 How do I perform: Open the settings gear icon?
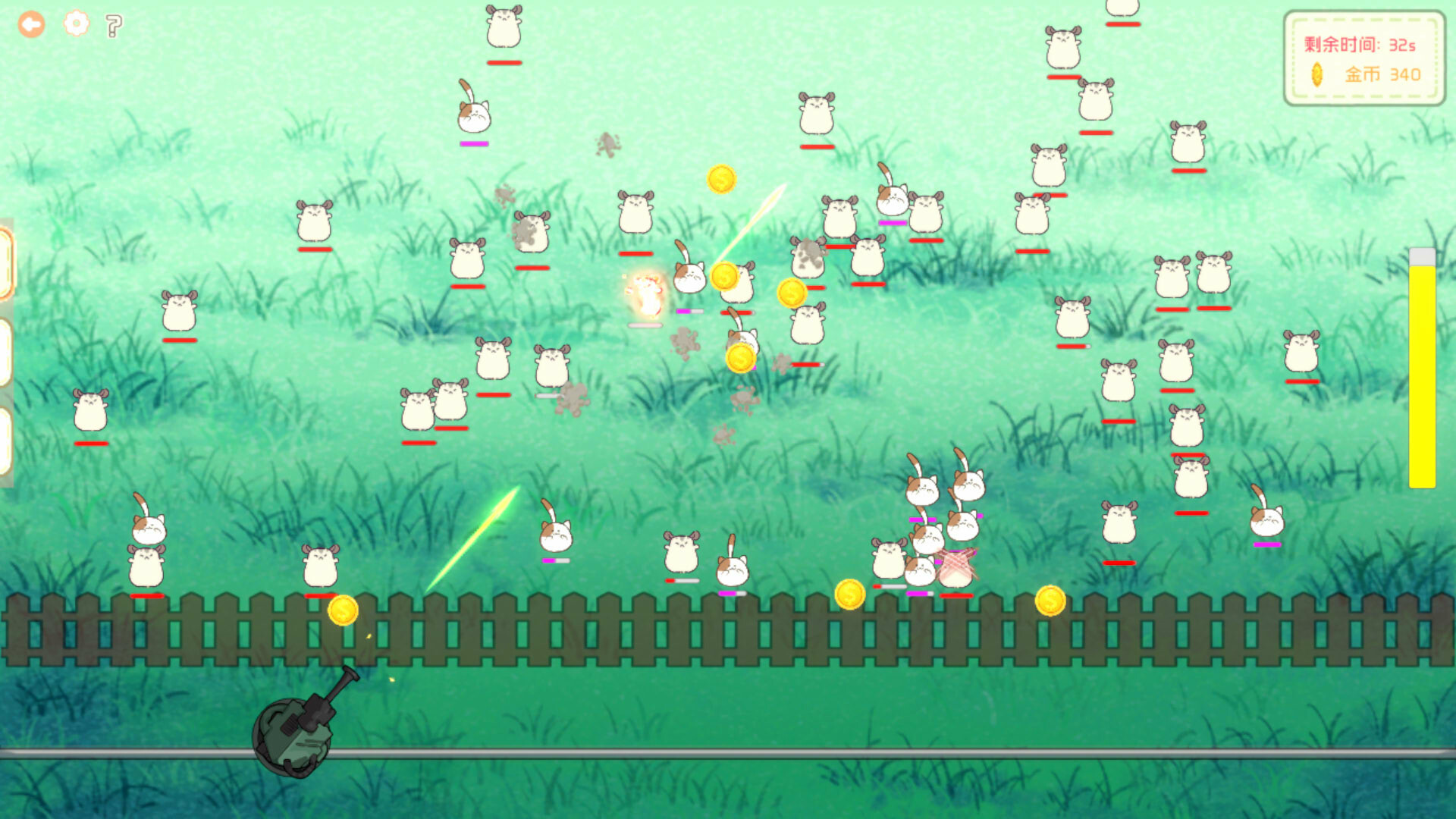point(74,24)
